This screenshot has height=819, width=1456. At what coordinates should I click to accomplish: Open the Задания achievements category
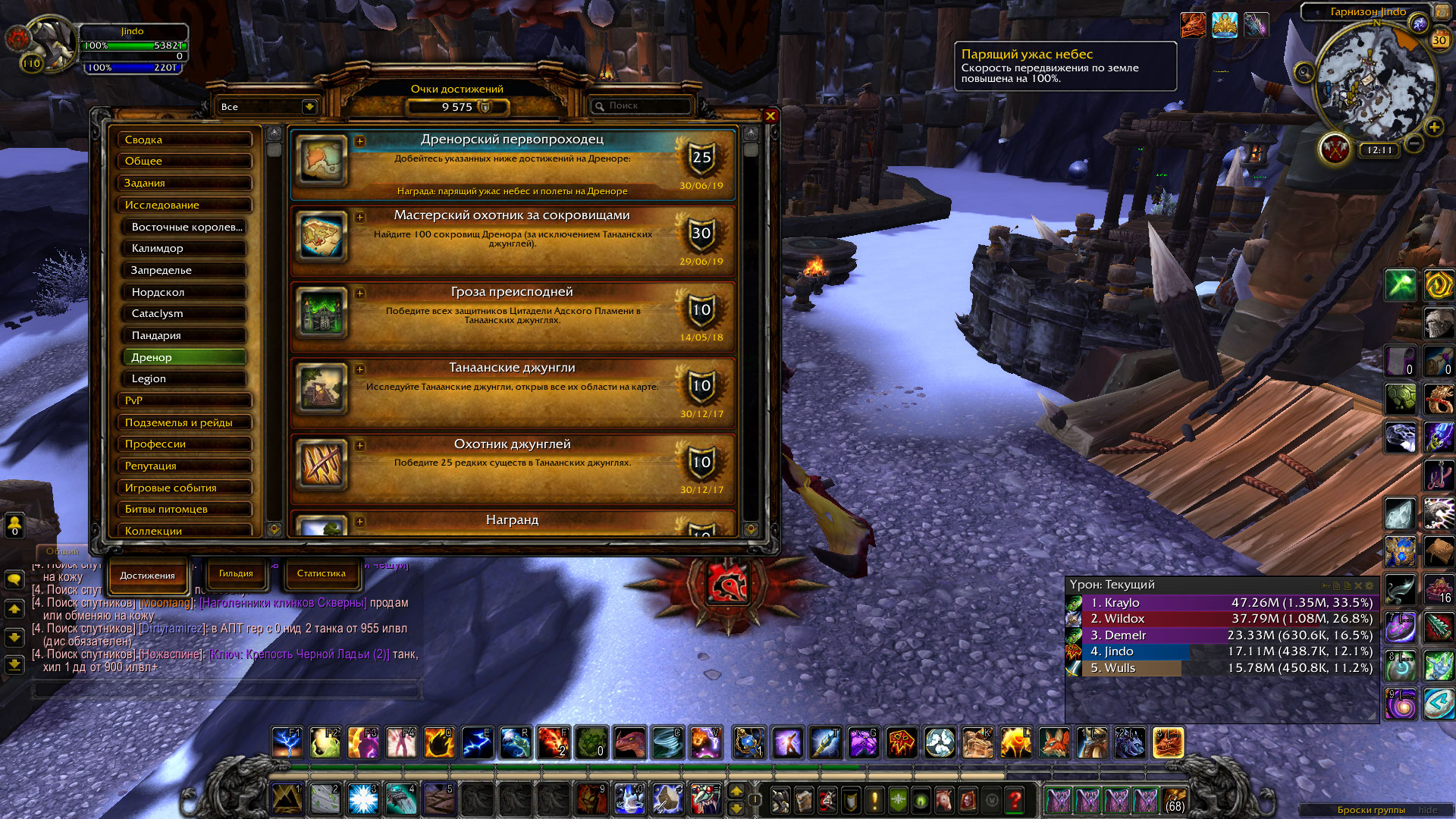click(x=184, y=183)
